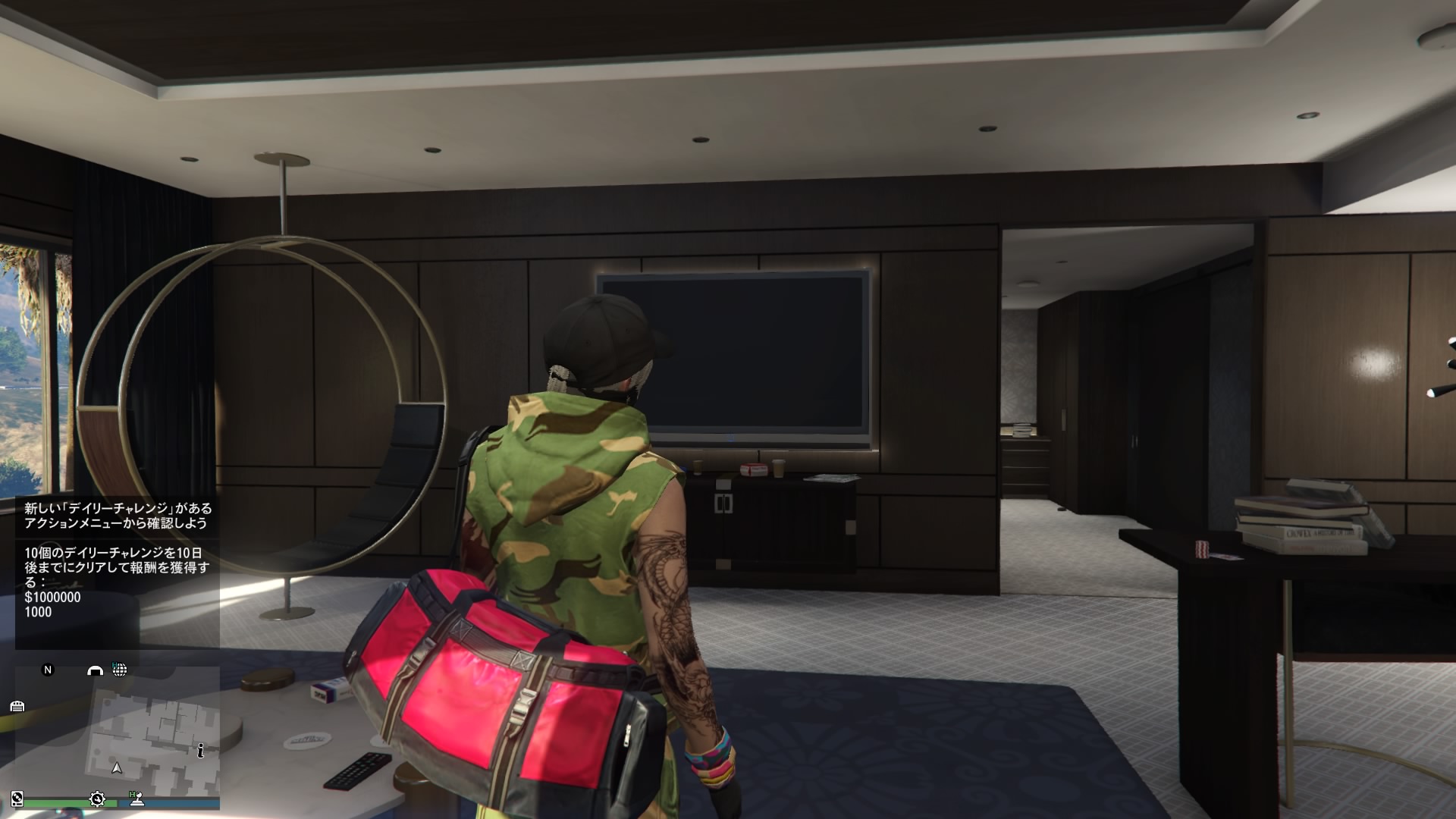Click the white player arrow on the minimap
Viewport: 1456px width, 819px height.
click(117, 769)
